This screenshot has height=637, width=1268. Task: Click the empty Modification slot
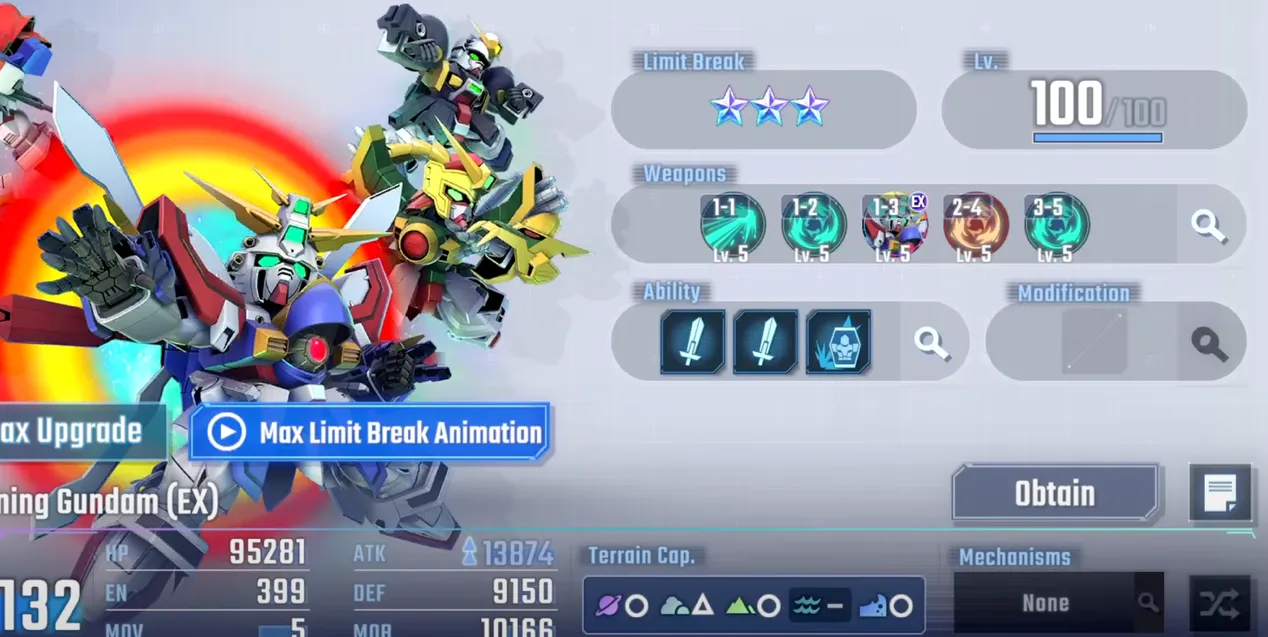(x=1094, y=342)
